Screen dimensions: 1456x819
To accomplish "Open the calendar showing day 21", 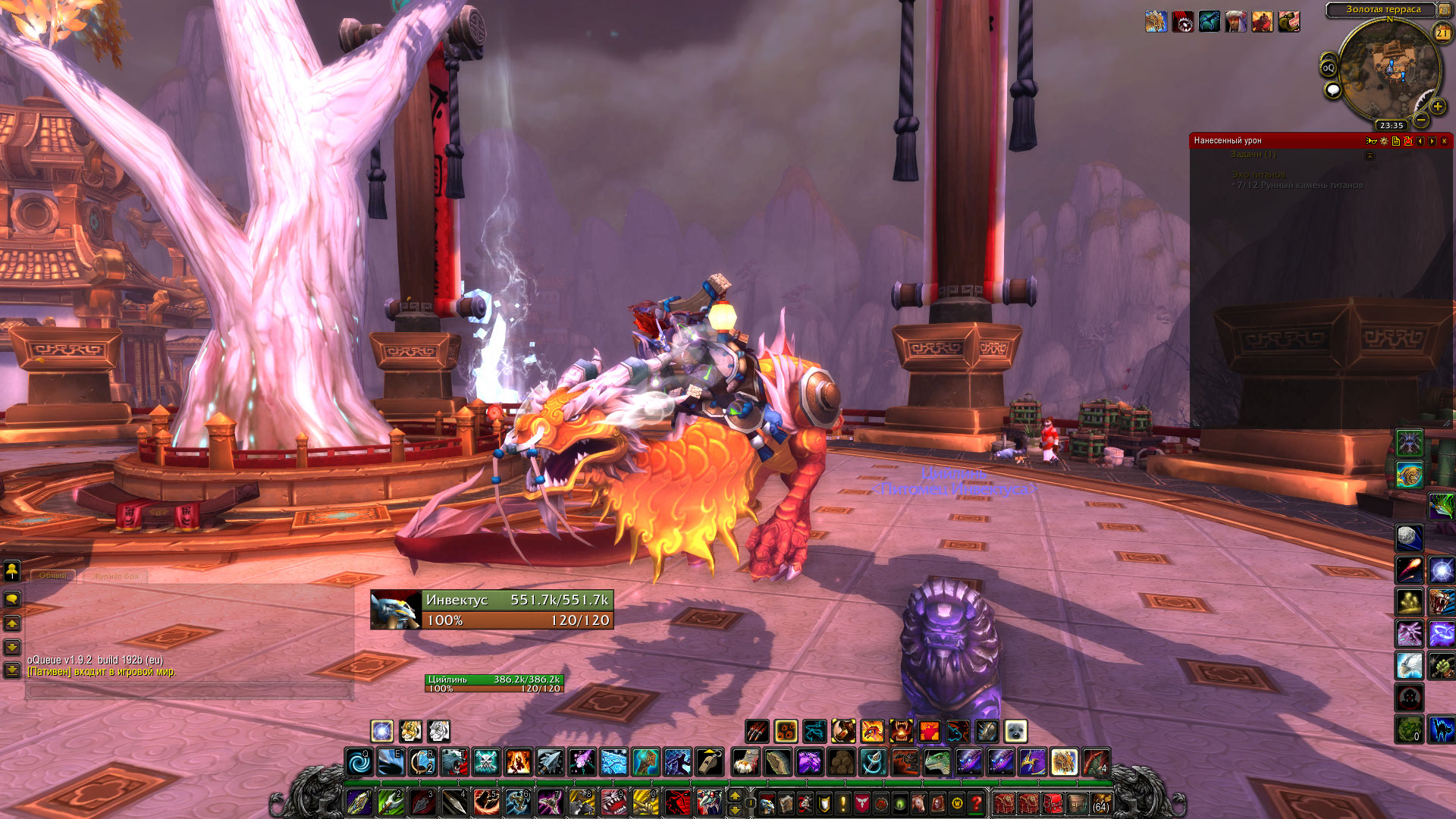I will [1442, 33].
